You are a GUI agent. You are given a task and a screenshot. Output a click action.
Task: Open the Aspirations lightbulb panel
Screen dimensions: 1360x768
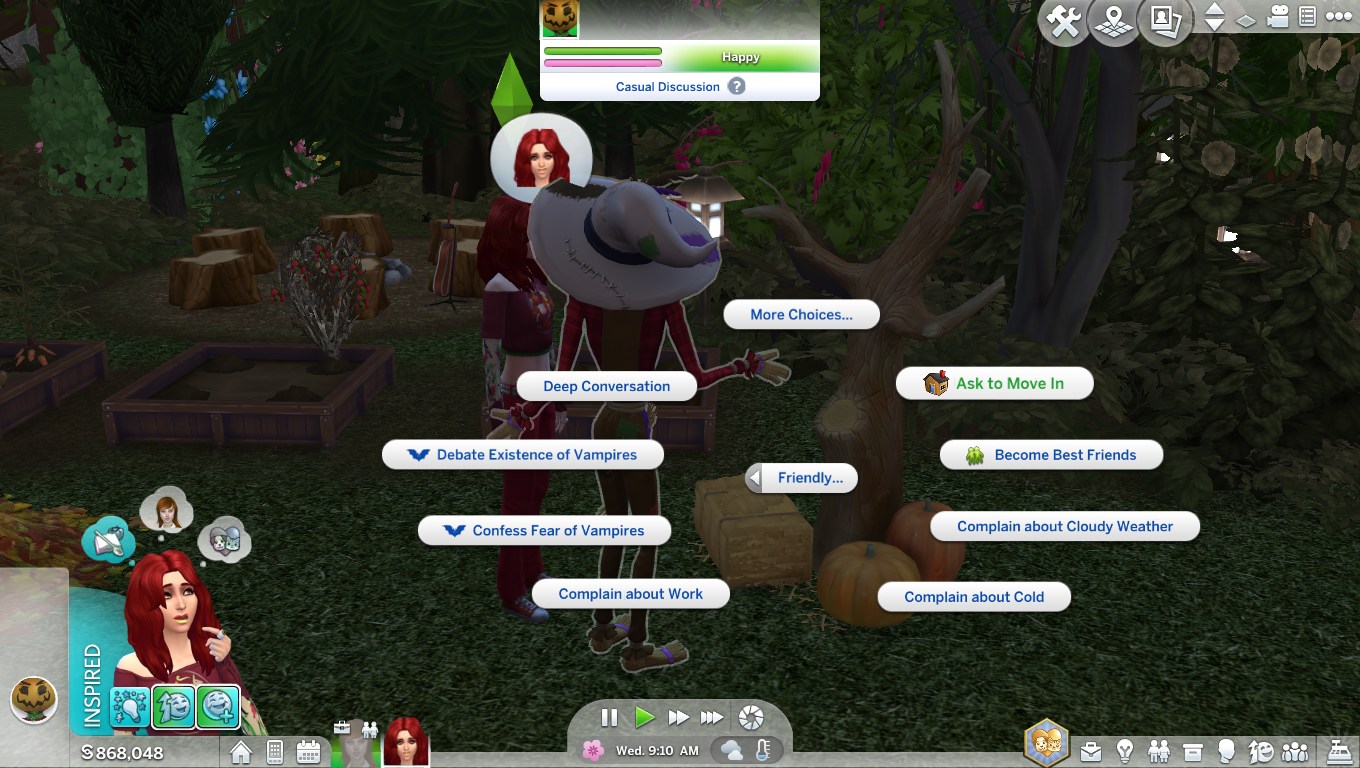pyautogui.click(x=1125, y=750)
